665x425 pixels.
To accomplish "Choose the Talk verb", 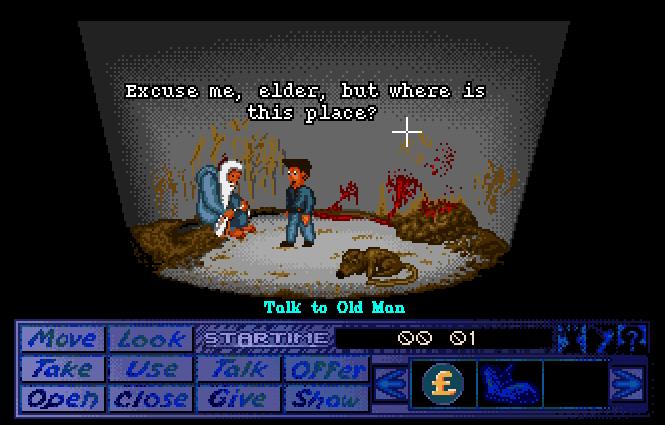I will [238, 369].
